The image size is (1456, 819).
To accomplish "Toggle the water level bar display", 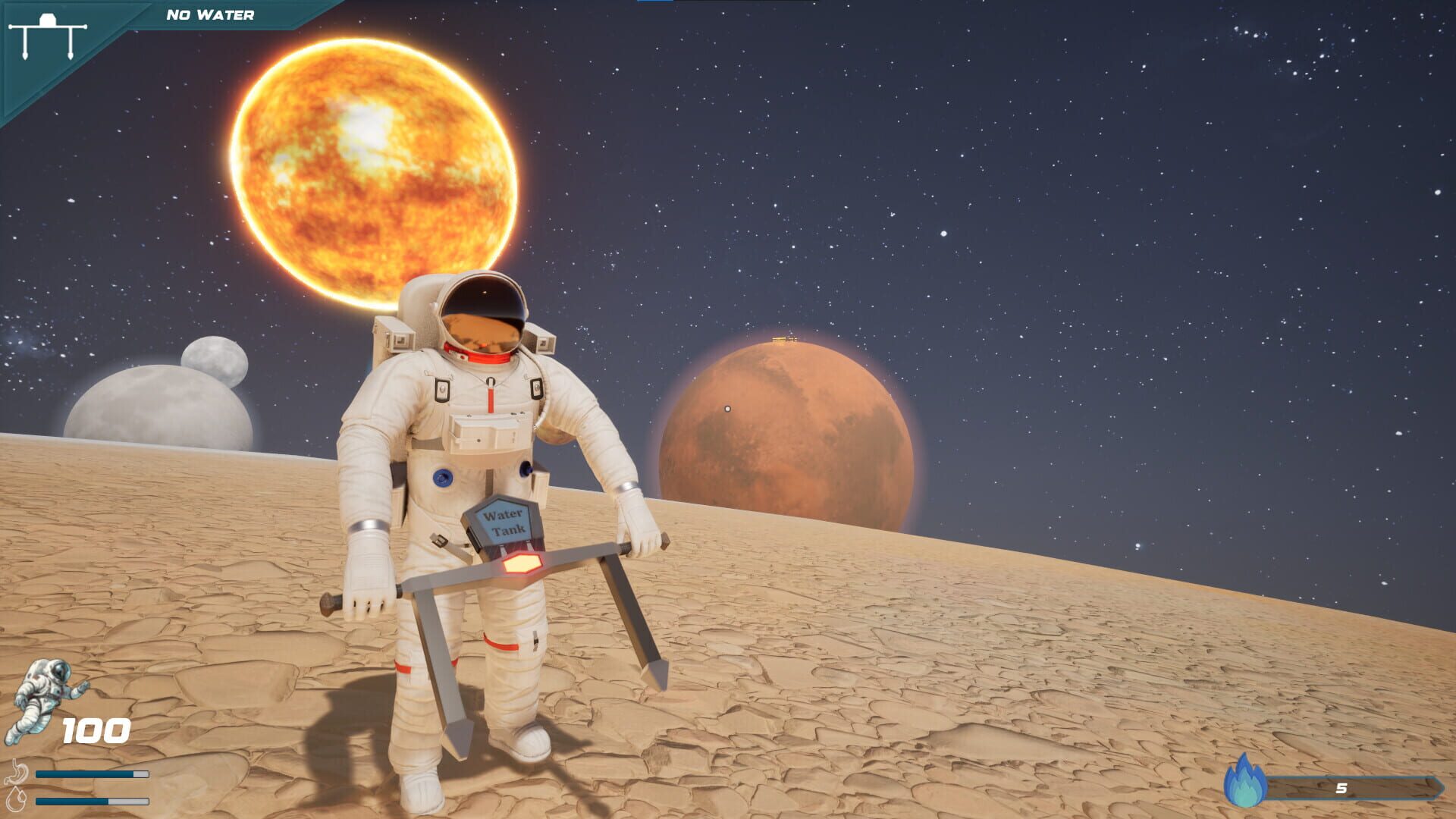I will pyautogui.click(x=91, y=801).
